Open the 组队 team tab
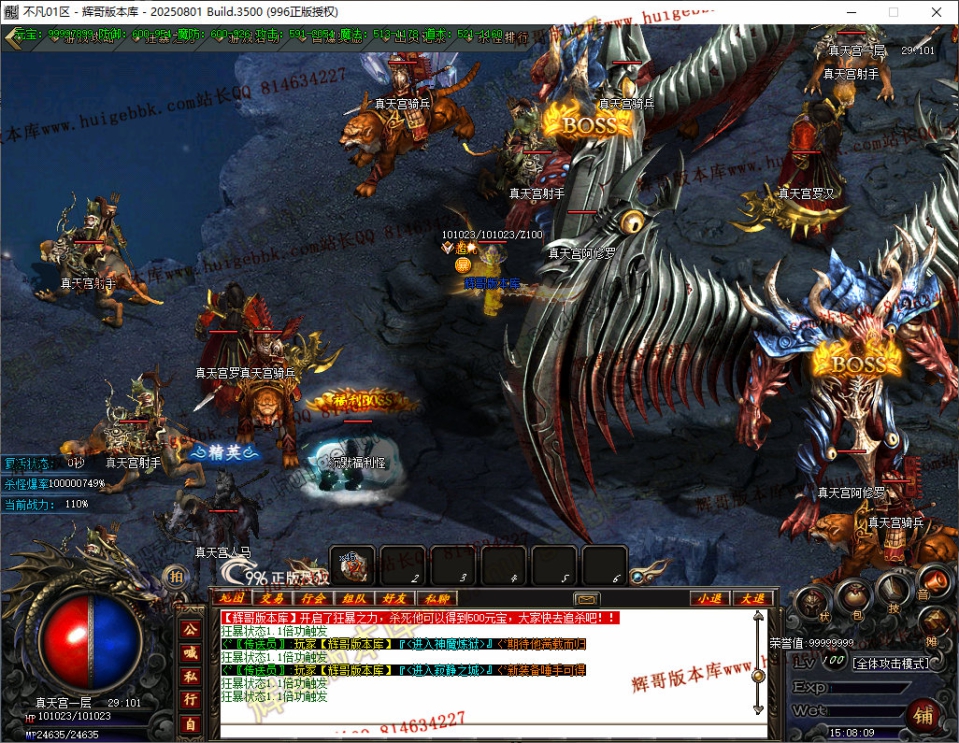The width and height of the screenshot is (959, 743). (354, 598)
